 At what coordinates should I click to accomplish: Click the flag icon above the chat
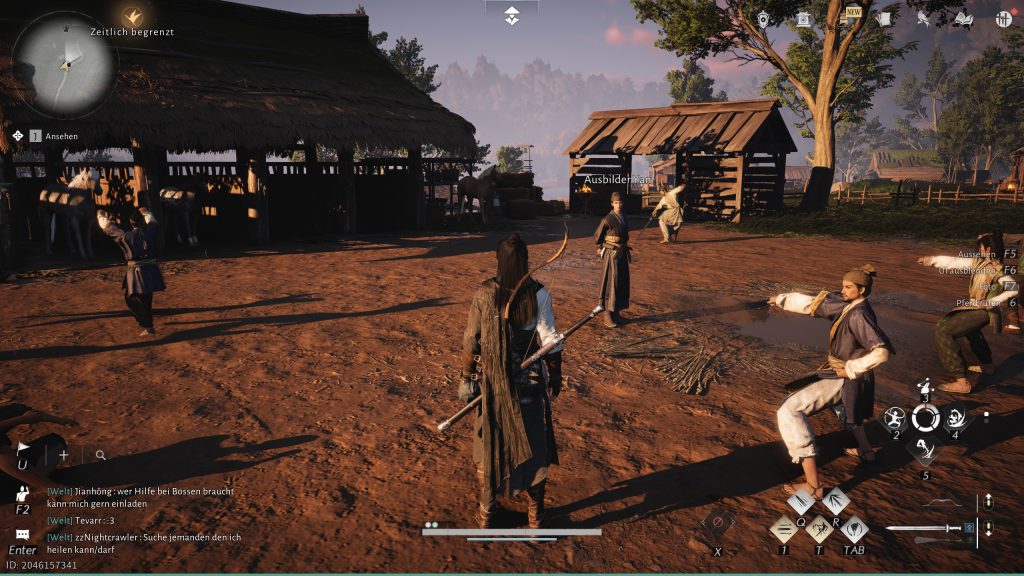pyautogui.click(x=23, y=450)
